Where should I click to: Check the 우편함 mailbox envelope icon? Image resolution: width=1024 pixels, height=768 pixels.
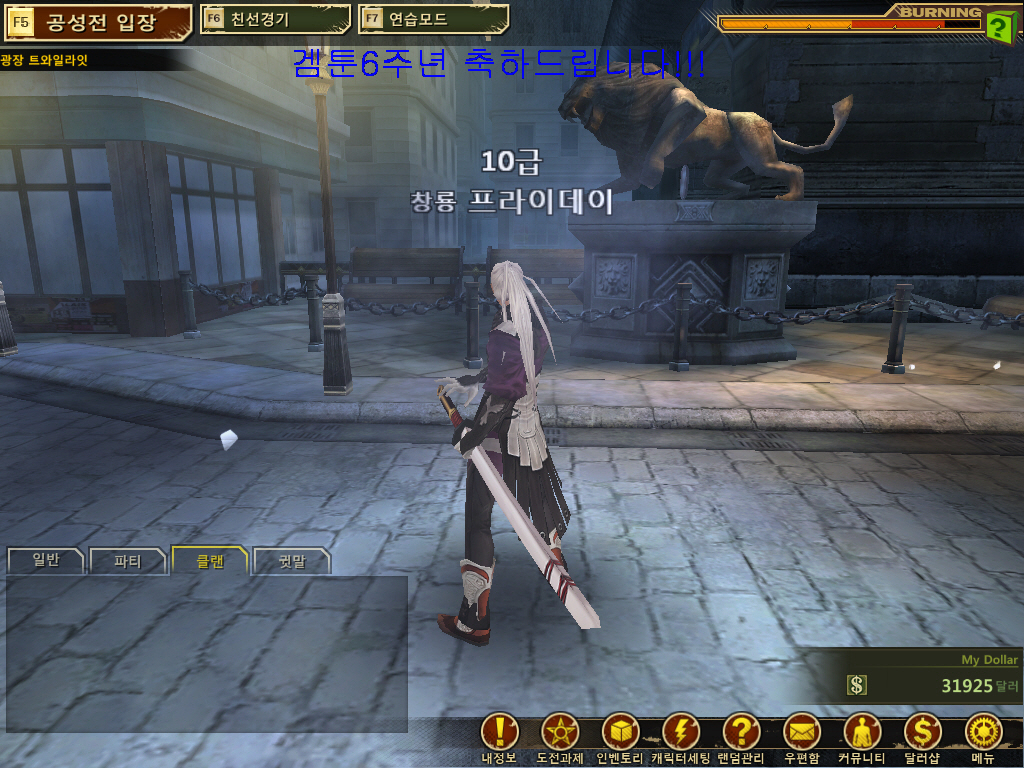click(x=802, y=732)
